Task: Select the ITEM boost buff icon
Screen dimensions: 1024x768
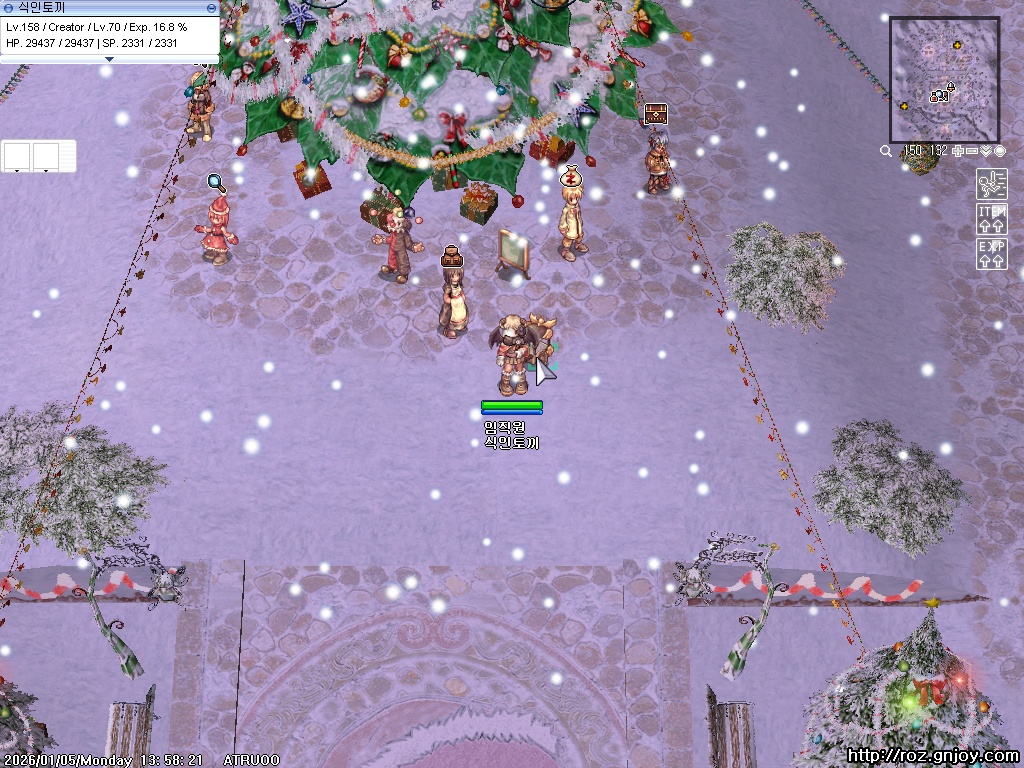Action: (x=991, y=219)
